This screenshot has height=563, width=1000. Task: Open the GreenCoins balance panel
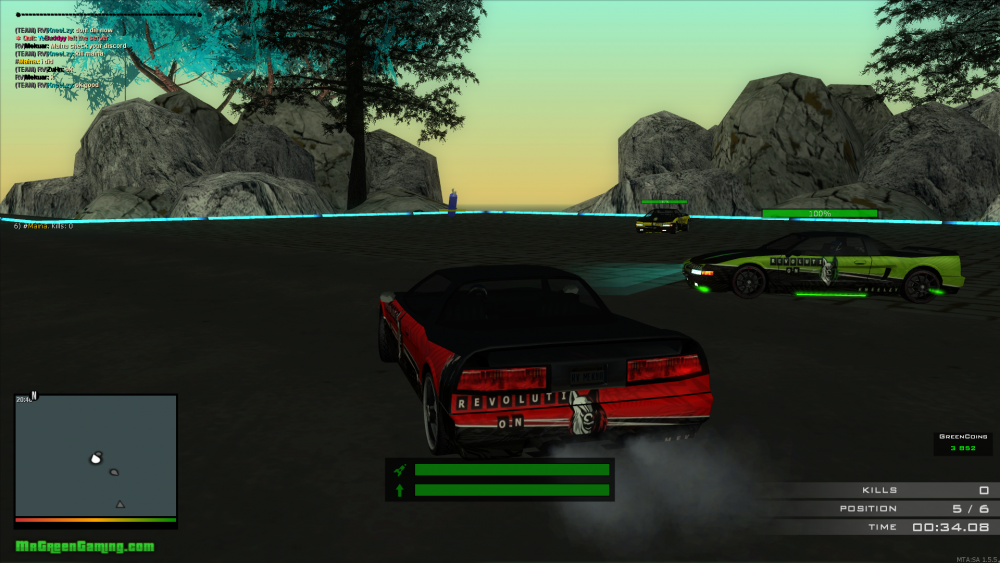tap(963, 443)
